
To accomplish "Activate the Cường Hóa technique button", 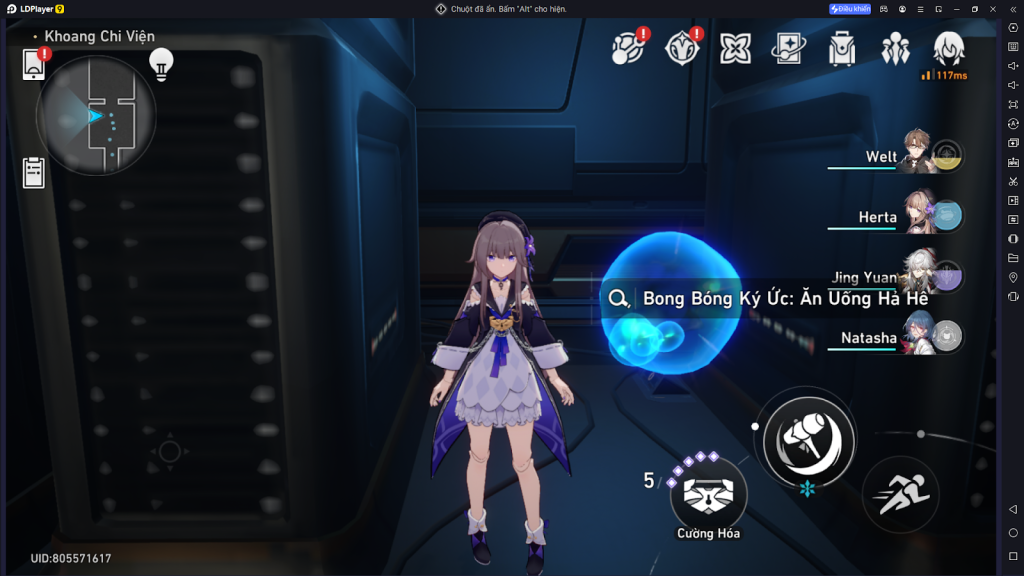I will (x=708, y=492).
